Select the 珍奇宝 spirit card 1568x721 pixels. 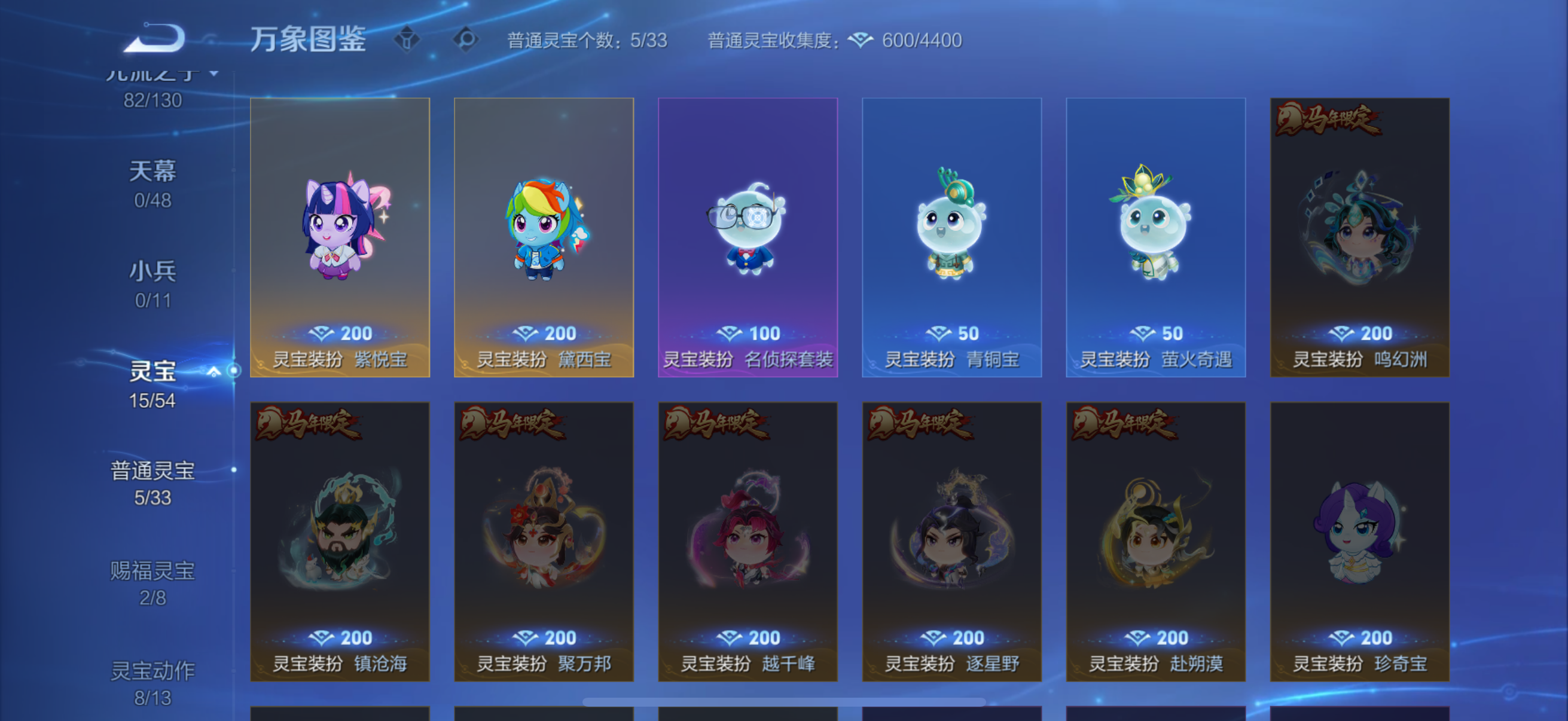click(x=1360, y=542)
